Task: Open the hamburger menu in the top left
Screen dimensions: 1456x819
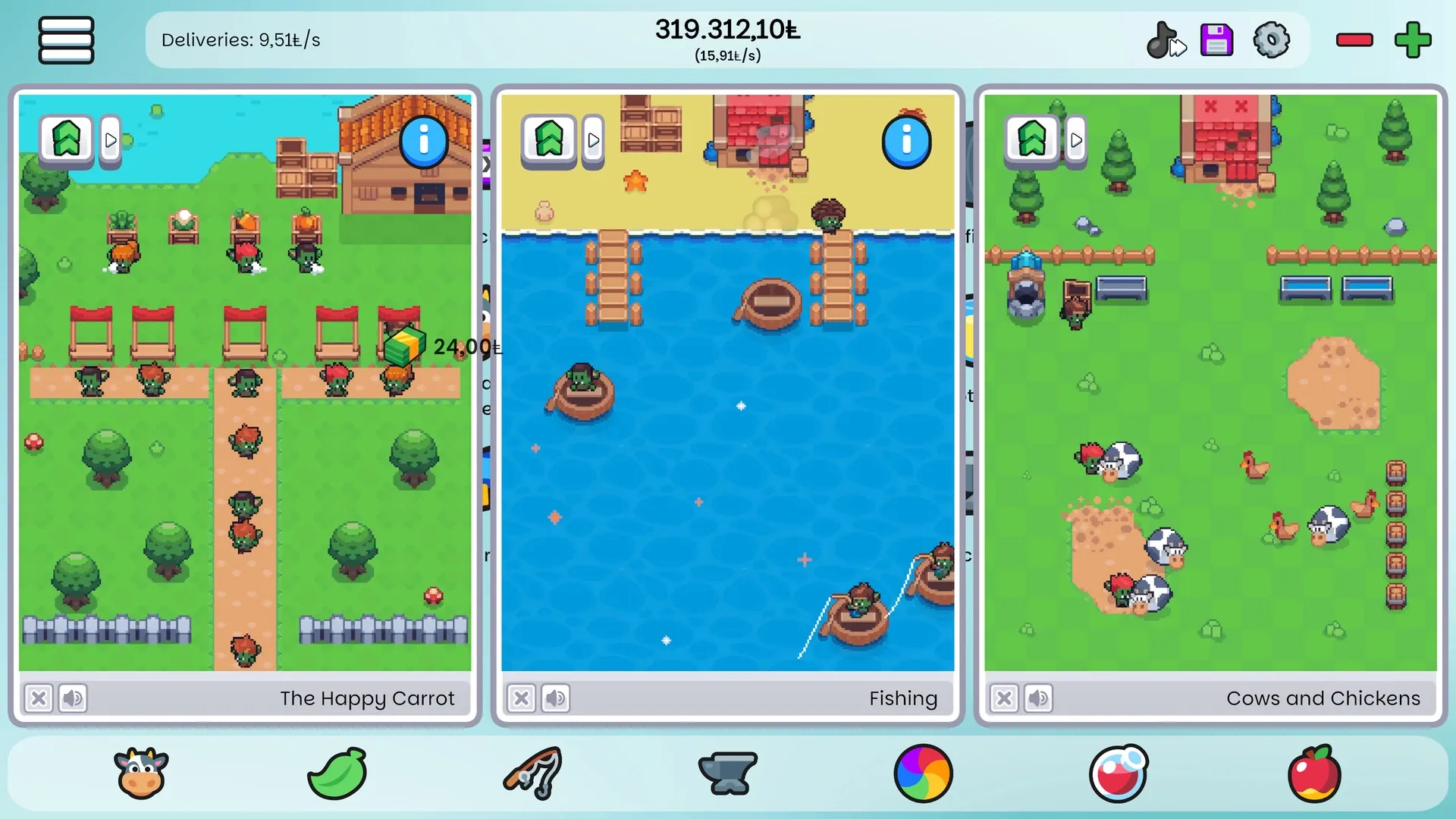Action: tap(66, 39)
